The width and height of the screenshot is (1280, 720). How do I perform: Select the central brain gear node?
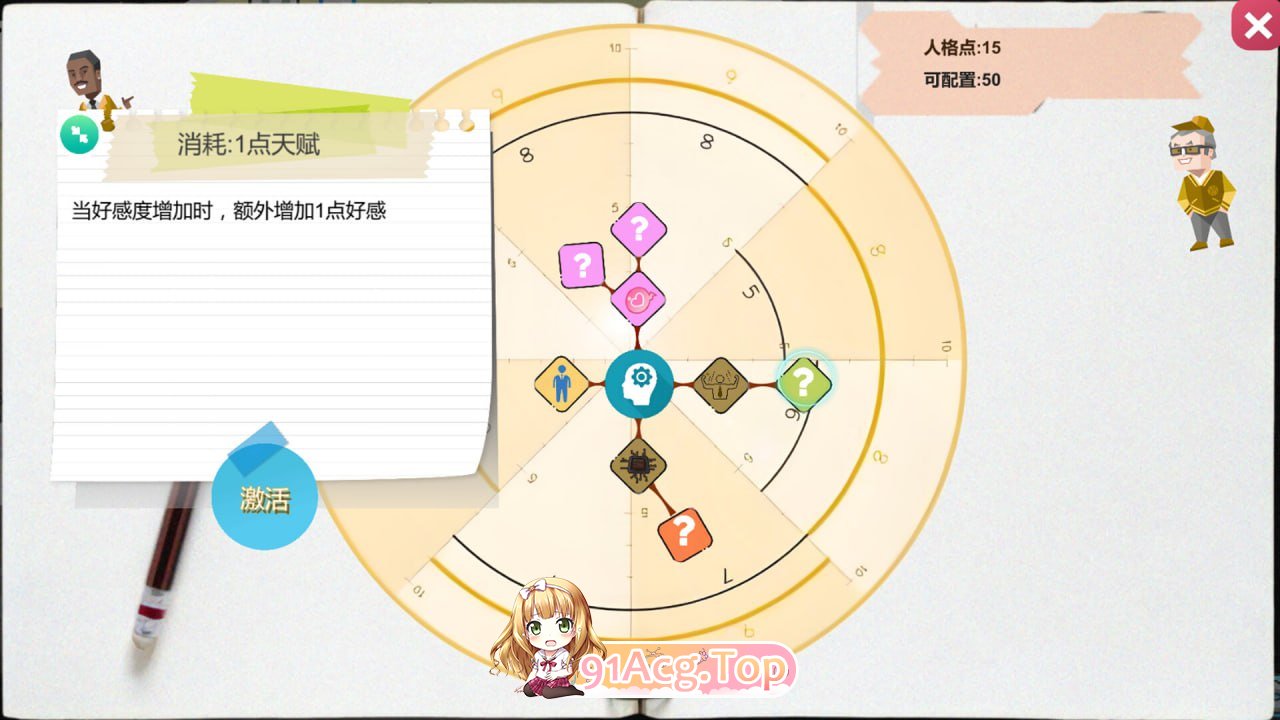640,384
